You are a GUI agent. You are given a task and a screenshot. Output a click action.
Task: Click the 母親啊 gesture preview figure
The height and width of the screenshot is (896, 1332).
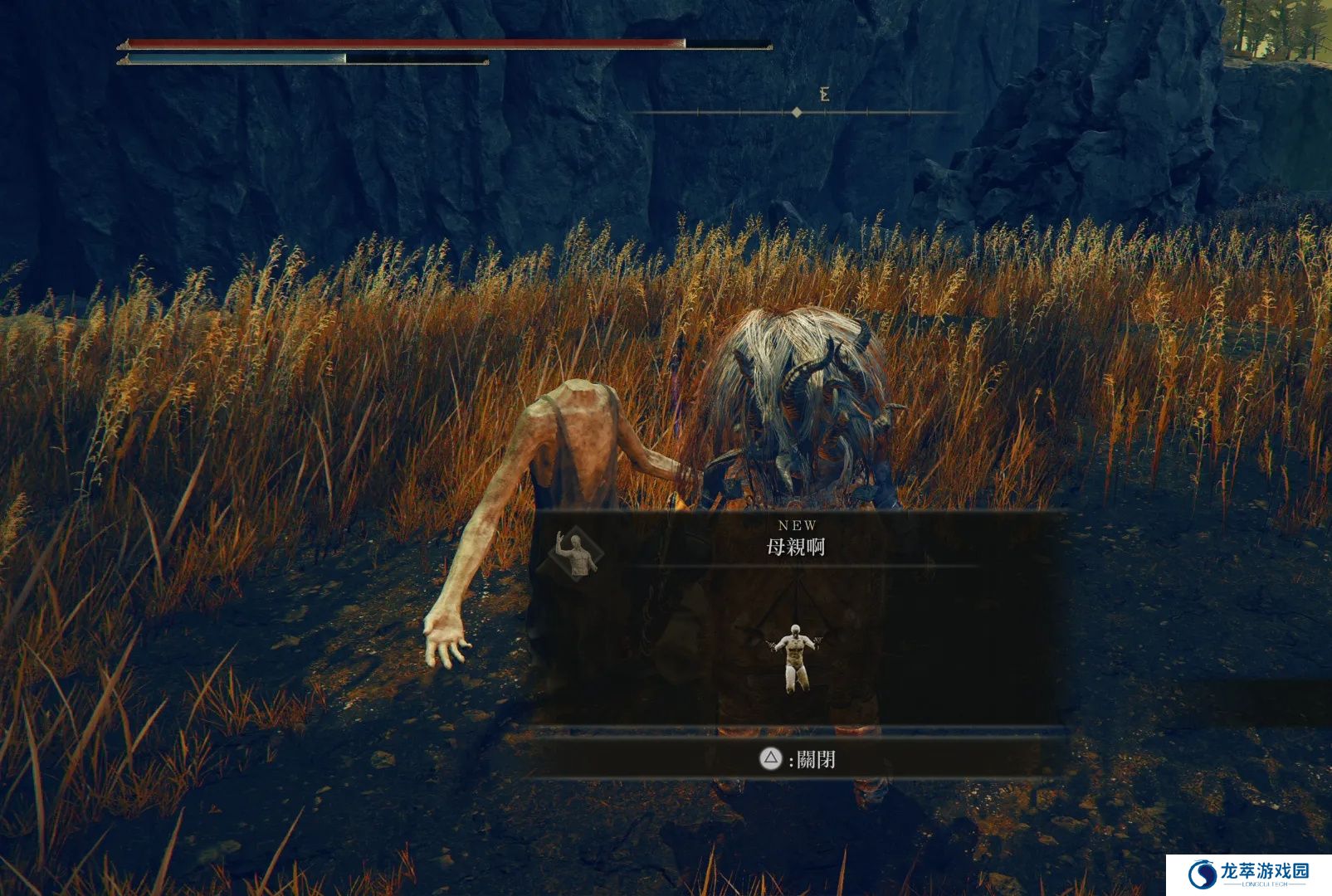pyautogui.click(x=795, y=655)
